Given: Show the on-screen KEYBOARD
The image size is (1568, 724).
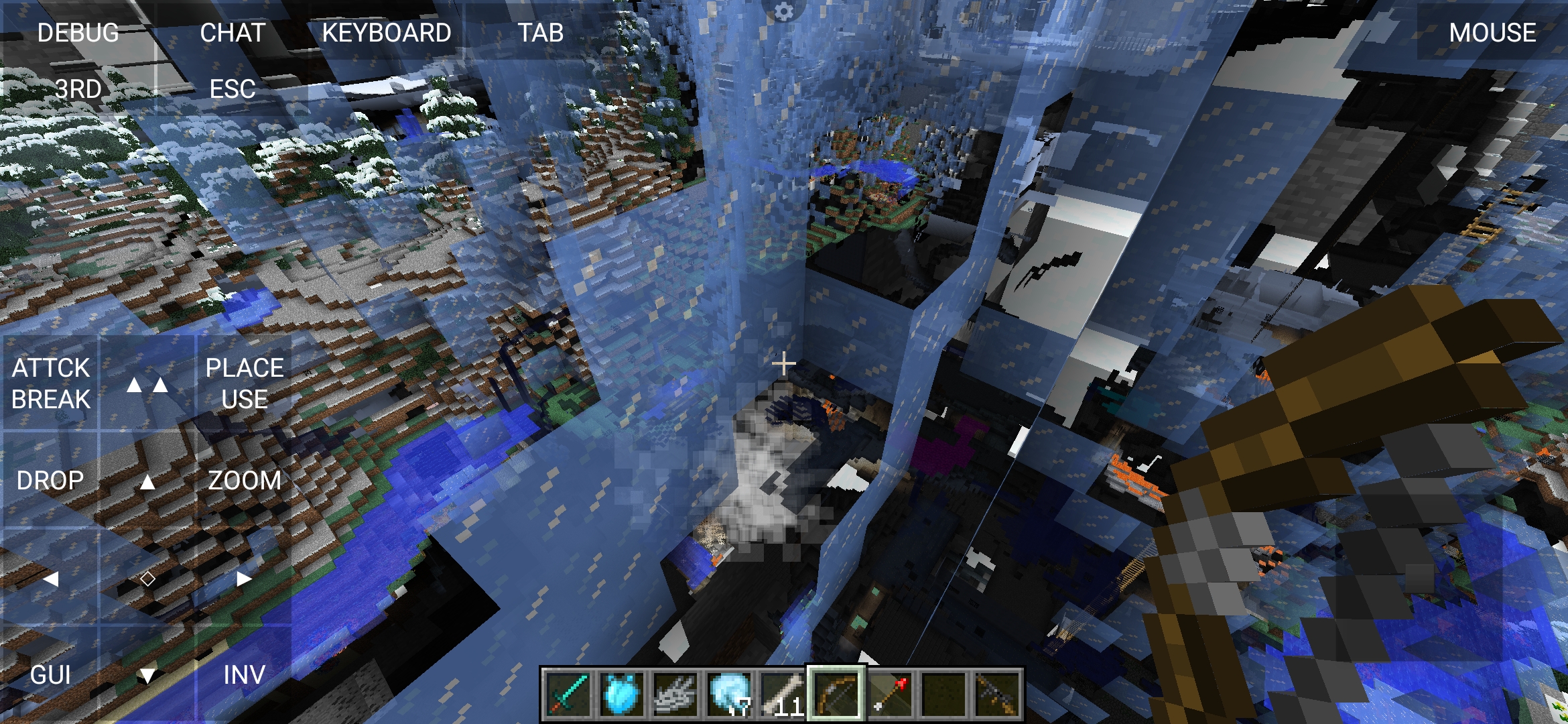Looking at the screenshot, I should click(387, 32).
